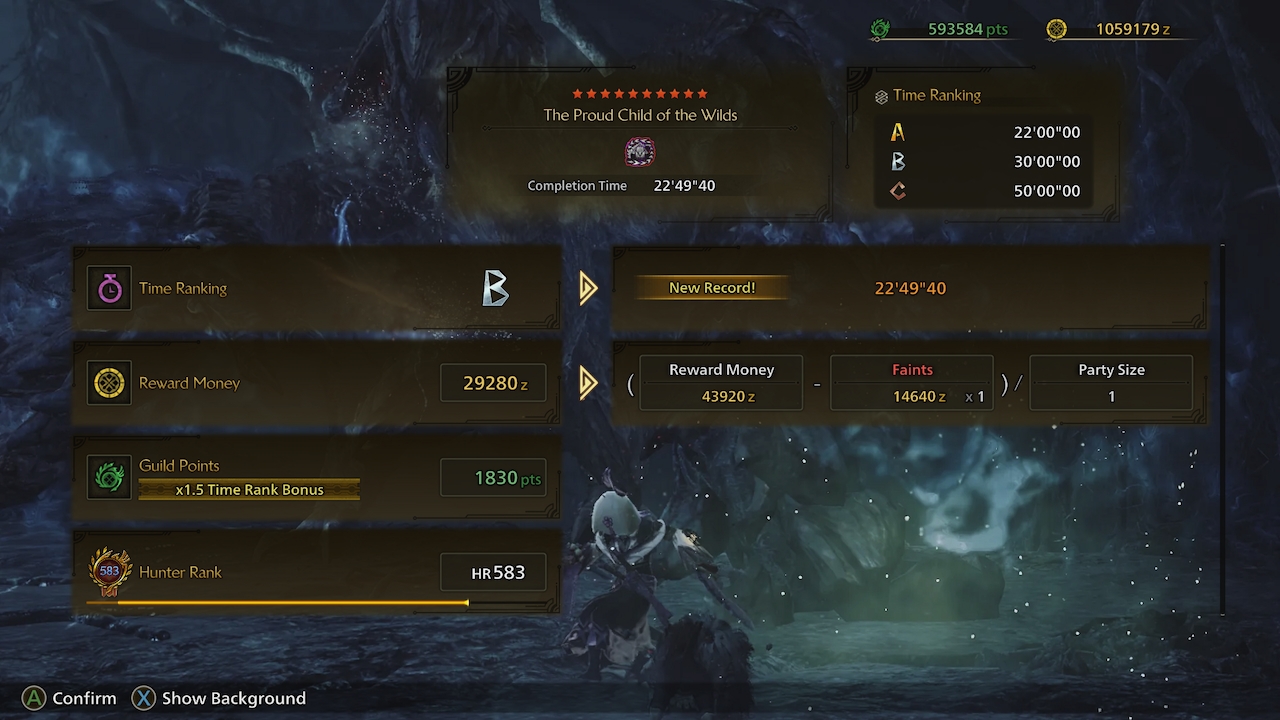
Task: Click the results list scrollbar
Action: [1223, 430]
